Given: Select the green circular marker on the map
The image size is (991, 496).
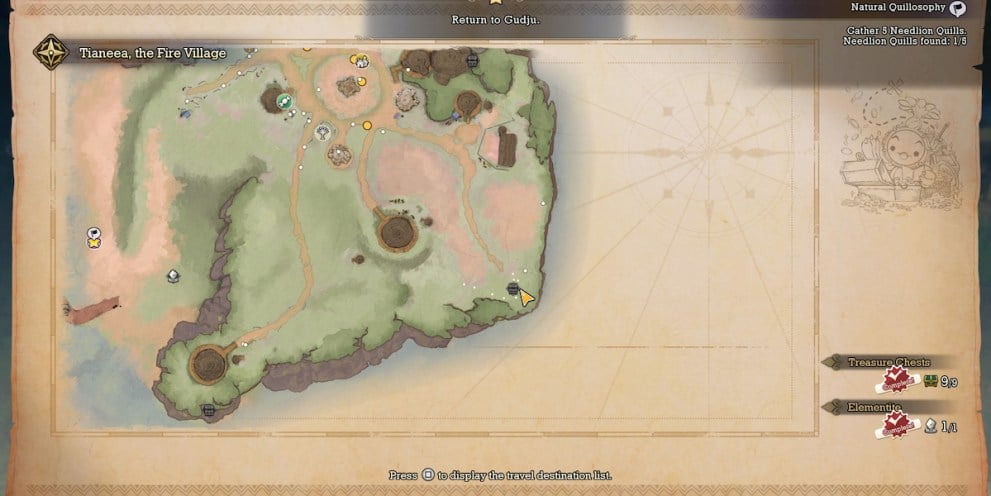Looking at the screenshot, I should tap(284, 101).
